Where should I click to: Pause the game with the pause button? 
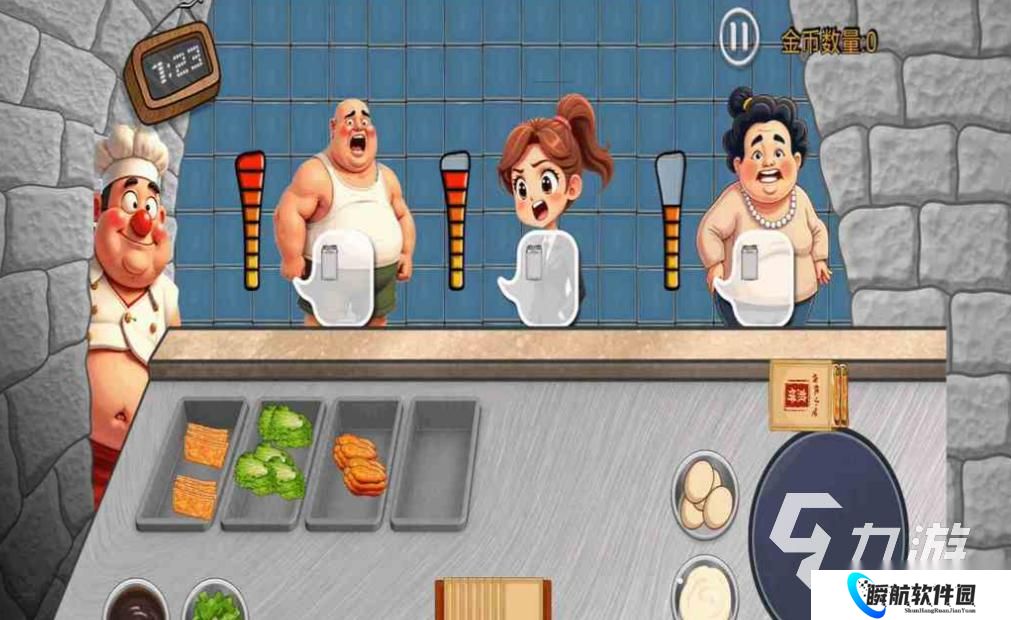[x=738, y=38]
